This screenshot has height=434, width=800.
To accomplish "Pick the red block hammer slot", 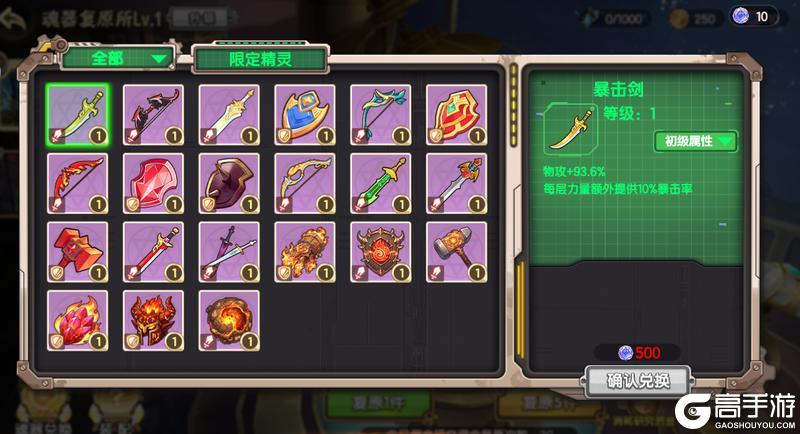I will coord(77,251).
